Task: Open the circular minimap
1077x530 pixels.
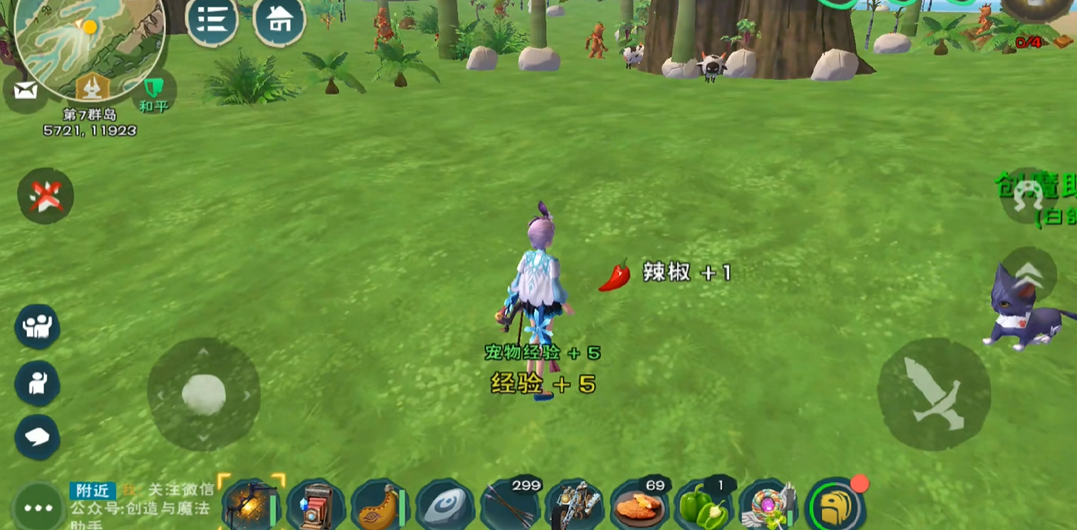Action: (90, 40)
